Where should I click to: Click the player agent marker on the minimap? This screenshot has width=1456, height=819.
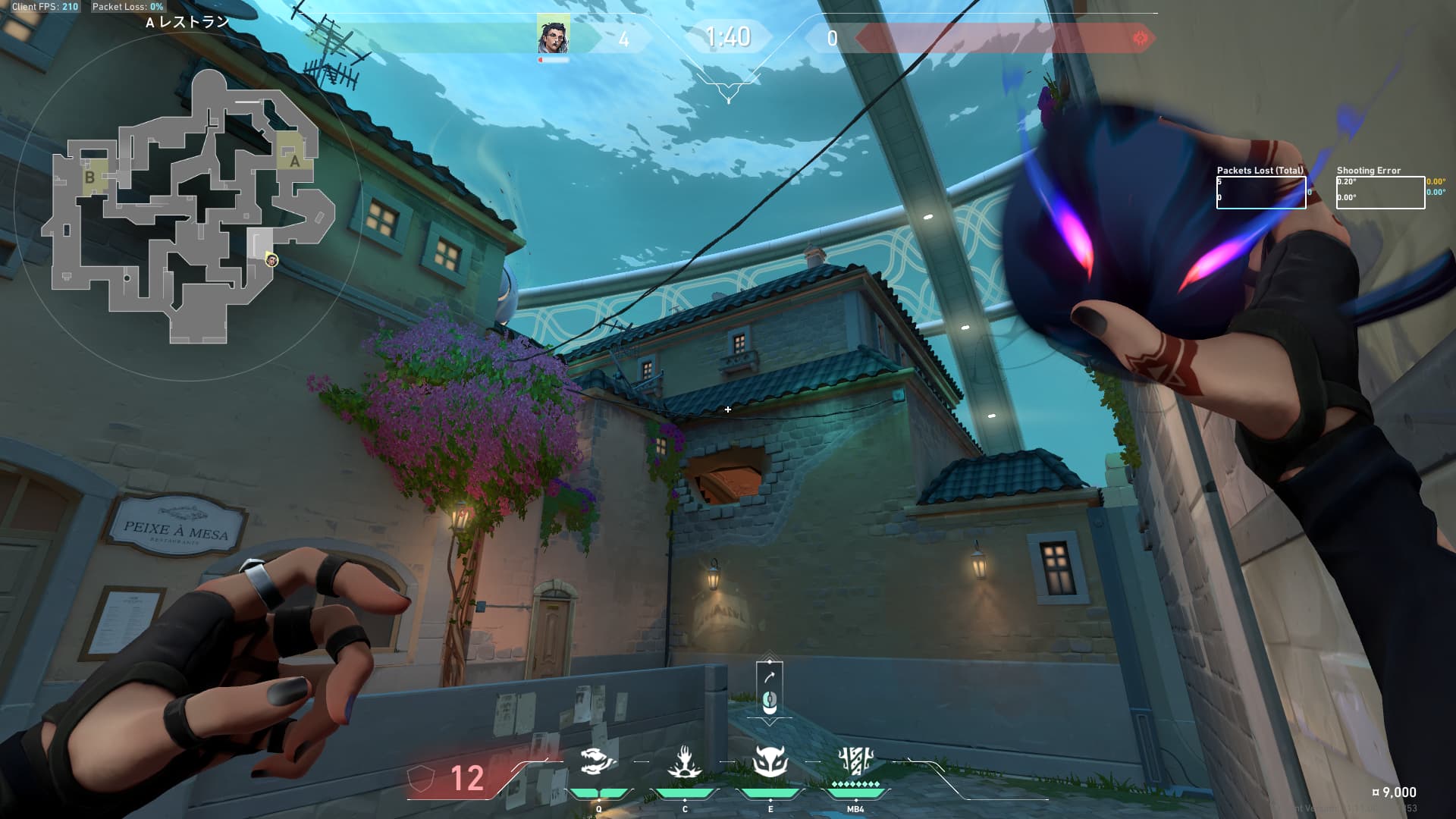(271, 261)
